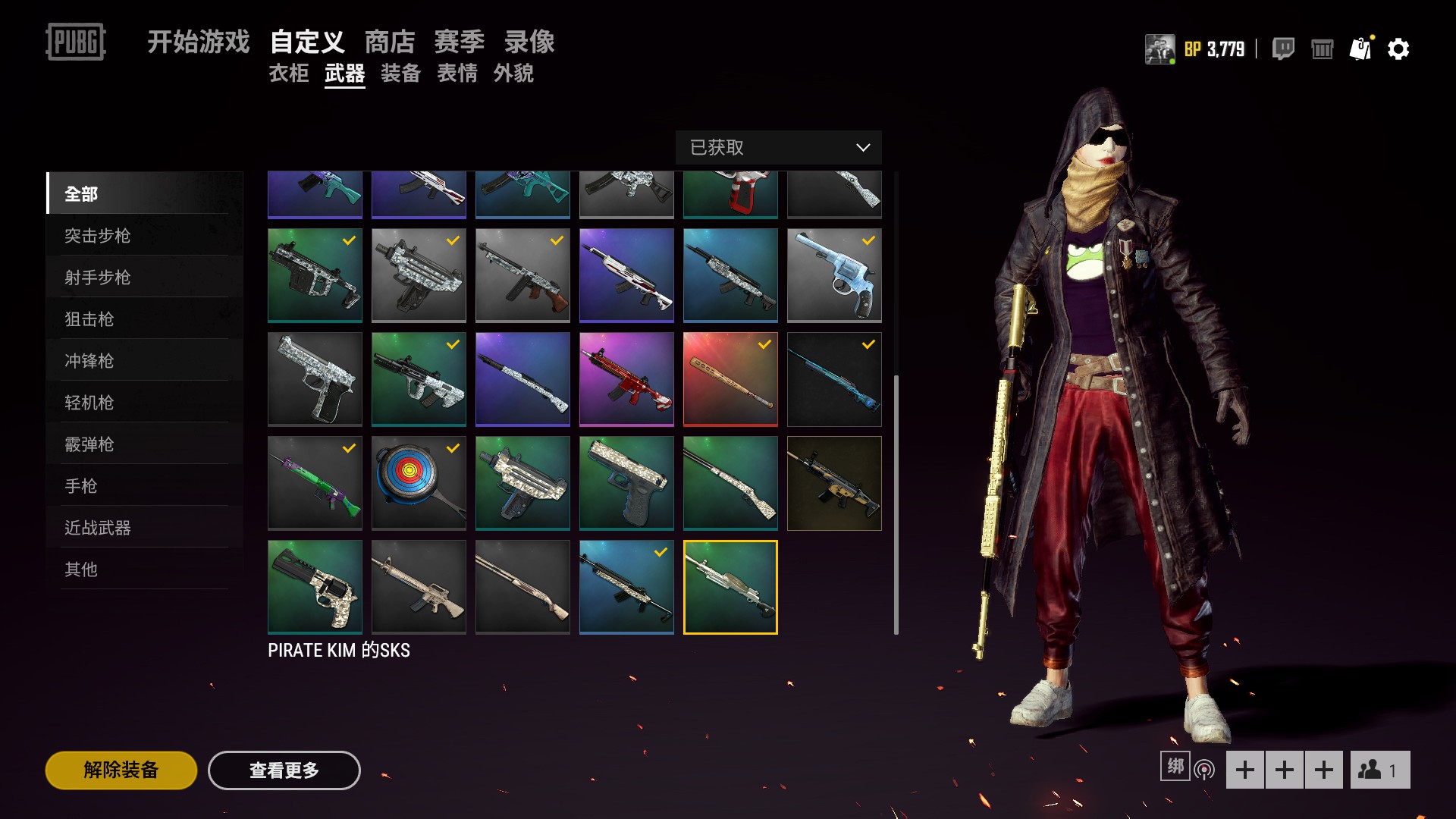This screenshot has width=1456, height=819.
Task: Select the bullseye target frying pan skin
Action: pyautogui.click(x=419, y=483)
